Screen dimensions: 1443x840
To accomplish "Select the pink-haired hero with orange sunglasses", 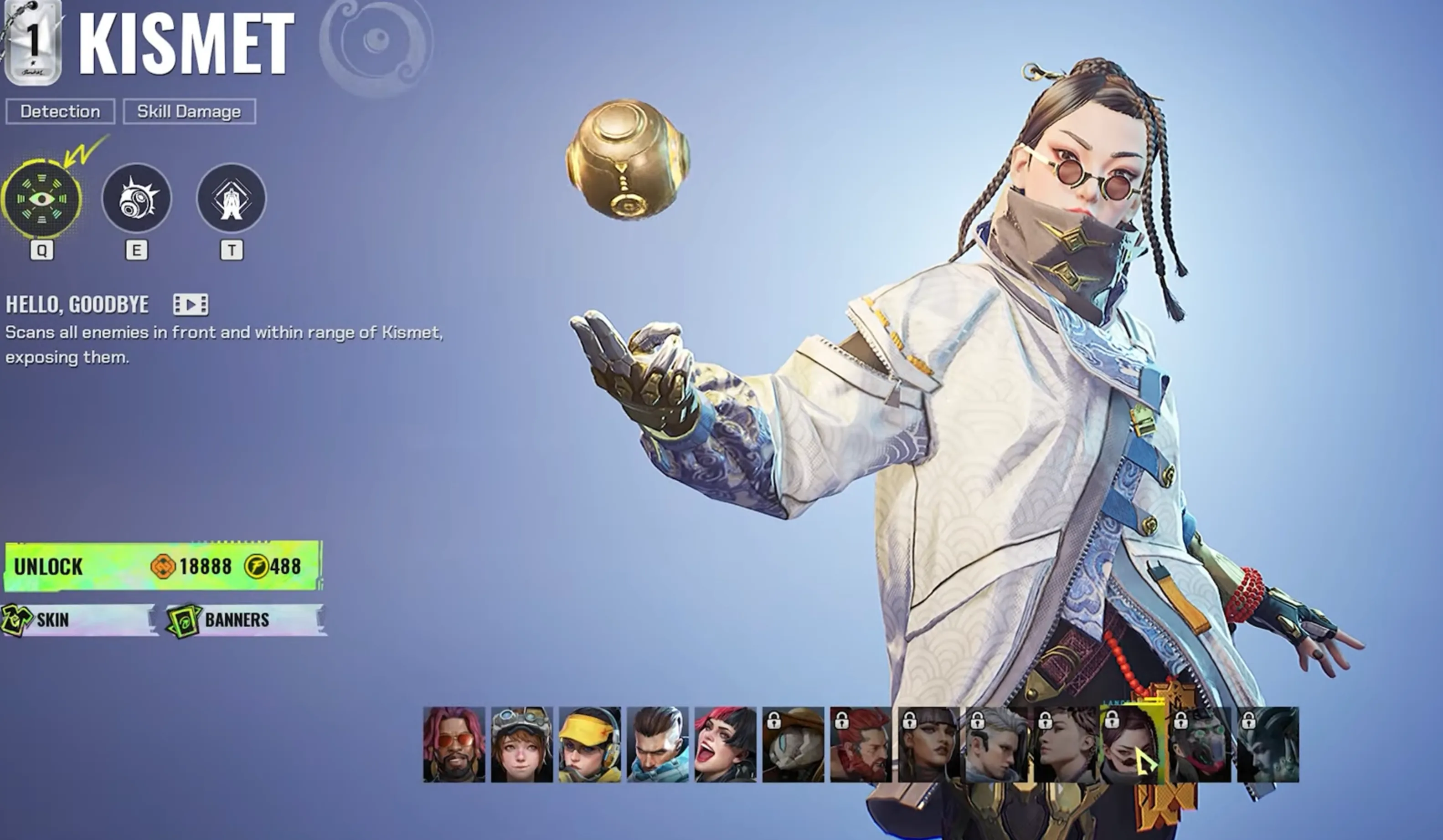I will pyautogui.click(x=454, y=744).
